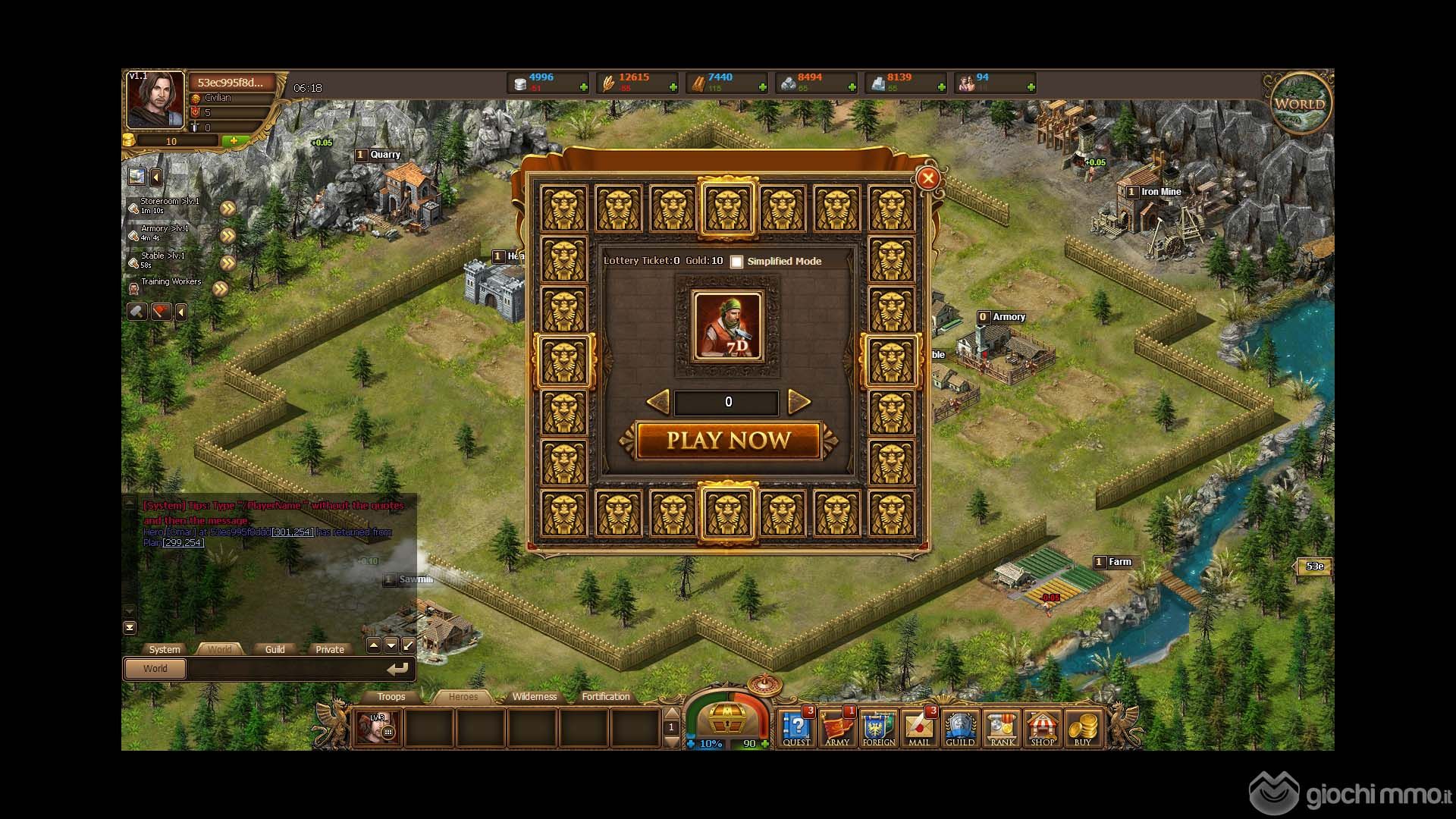Decrease lottery count with left arrow
The width and height of the screenshot is (1456, 819).
(x=657, y=402)
